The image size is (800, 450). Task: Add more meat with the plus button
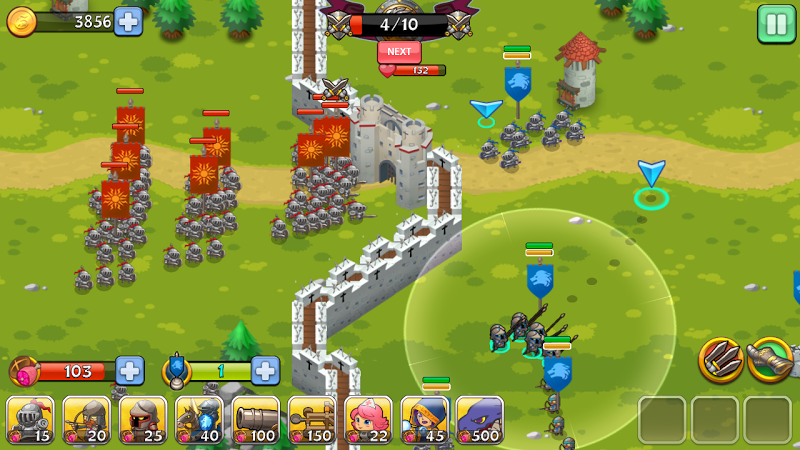130,371
